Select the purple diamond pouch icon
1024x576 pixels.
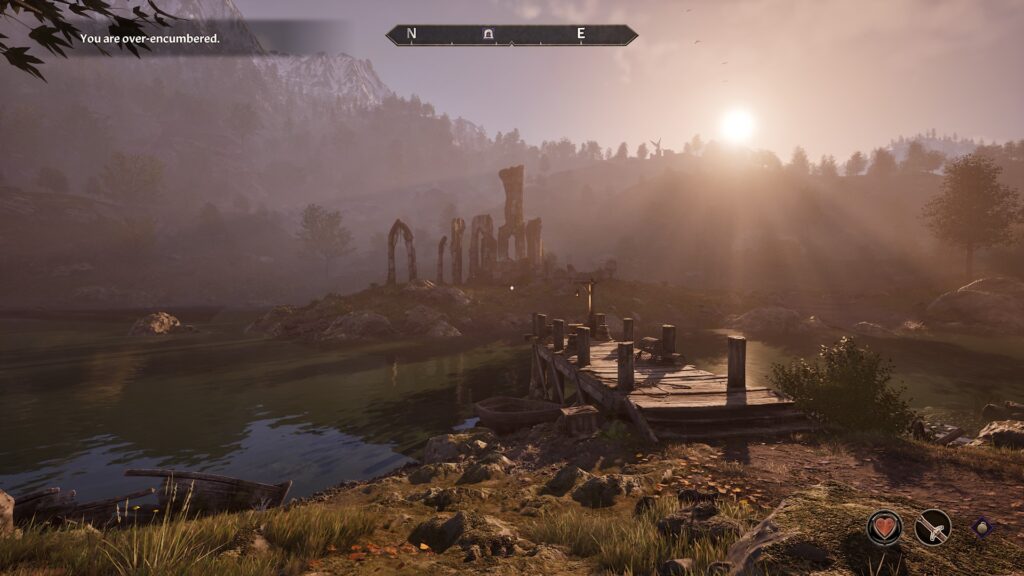point(982,527)
